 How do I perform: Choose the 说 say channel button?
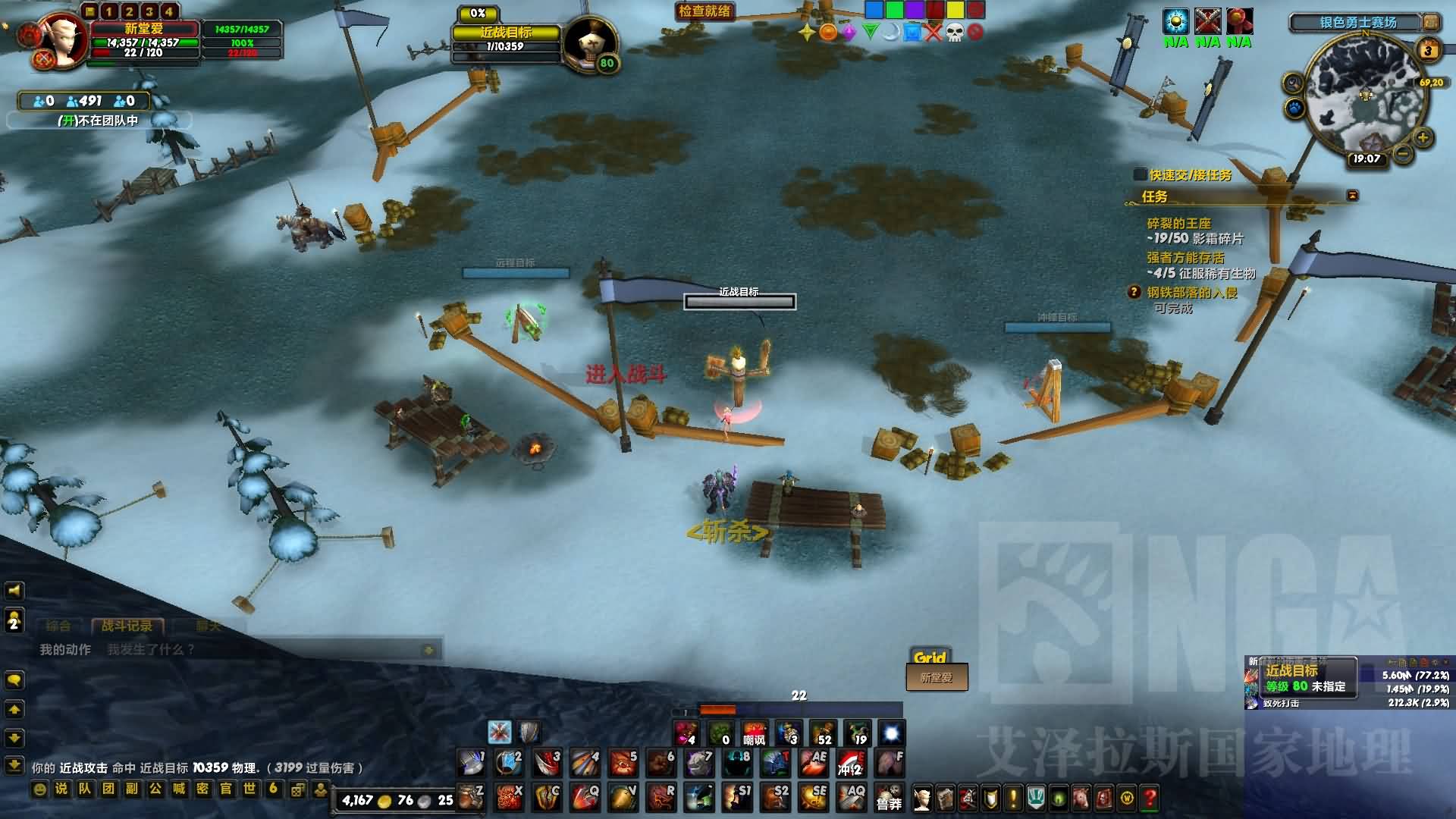tap(61, 789)
